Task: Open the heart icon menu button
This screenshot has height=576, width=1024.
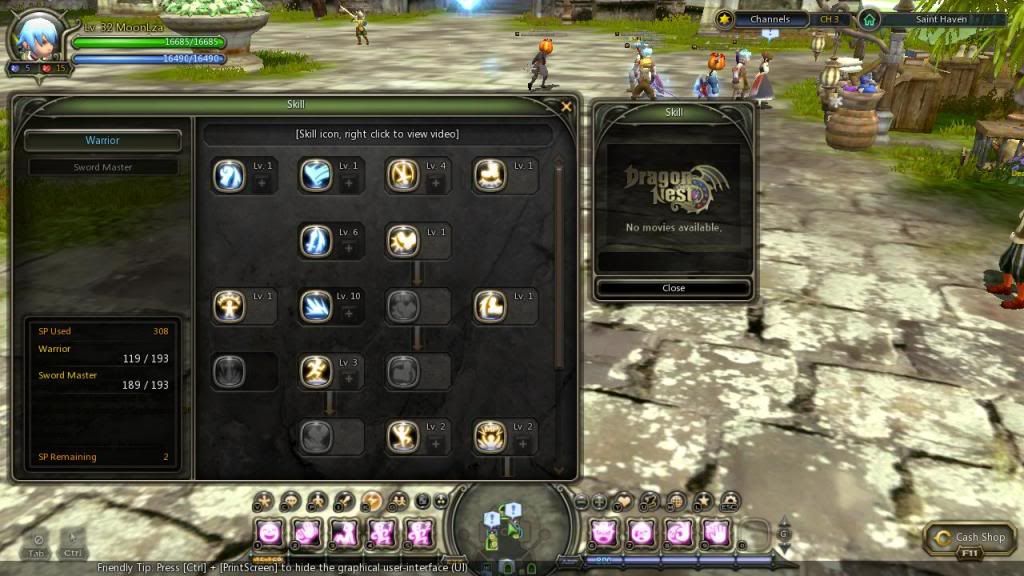Action: point(624,500)
